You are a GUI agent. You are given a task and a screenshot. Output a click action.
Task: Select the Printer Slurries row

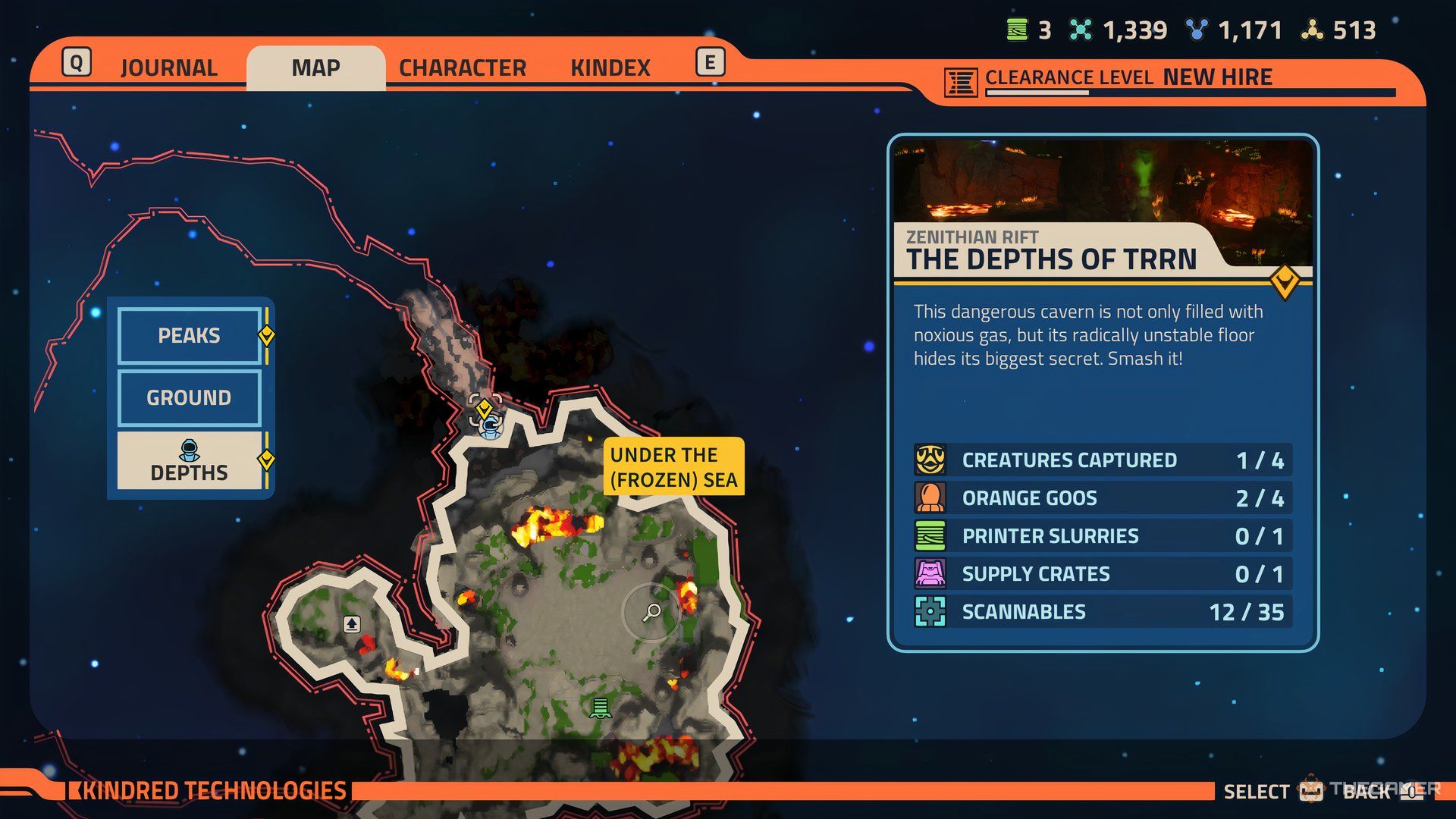coord(1103,536)
